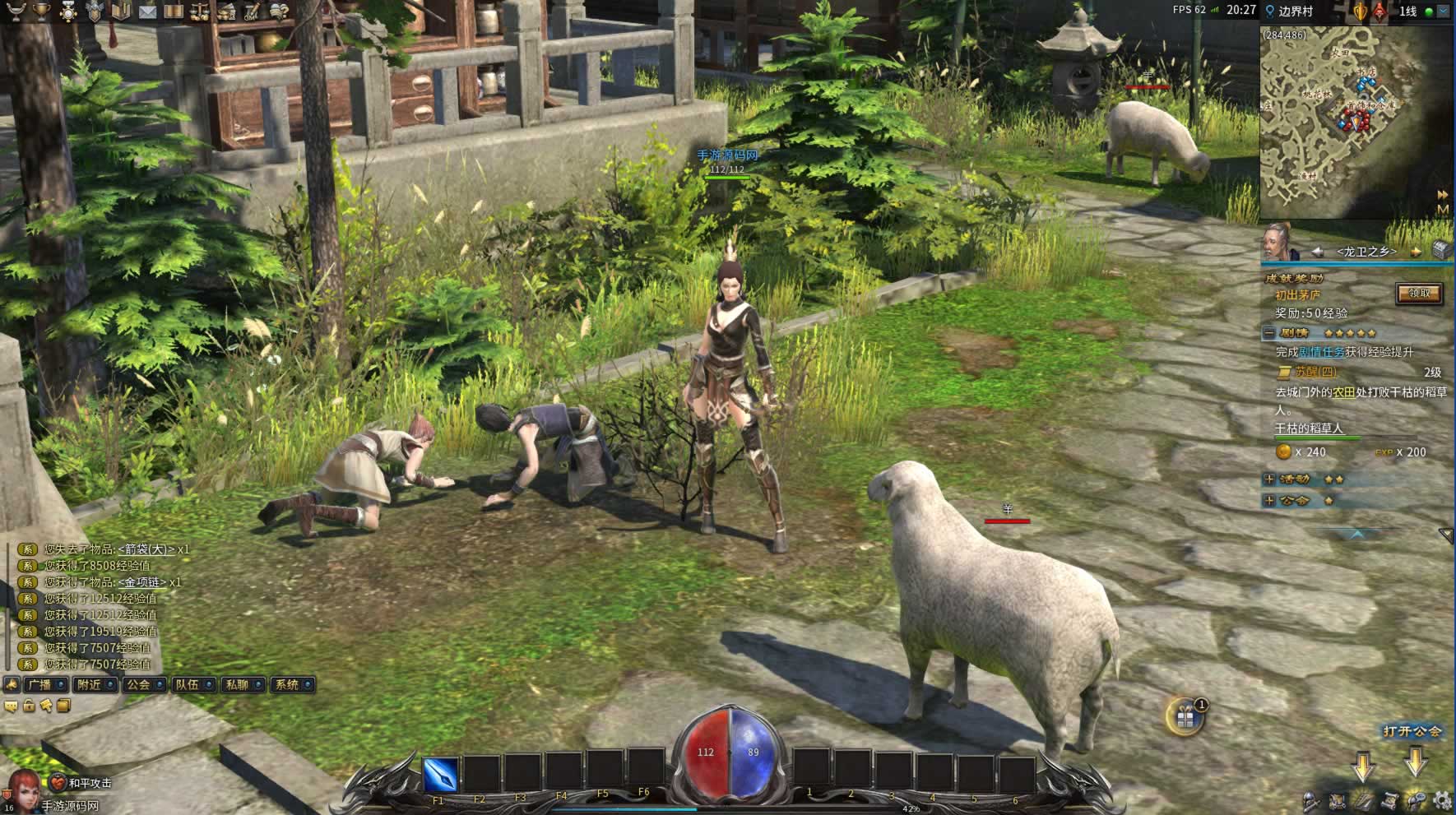Screen dimensions: 1456x815
Task: Collapse the 剧情 quest section
Action: tap(1269, 333)
